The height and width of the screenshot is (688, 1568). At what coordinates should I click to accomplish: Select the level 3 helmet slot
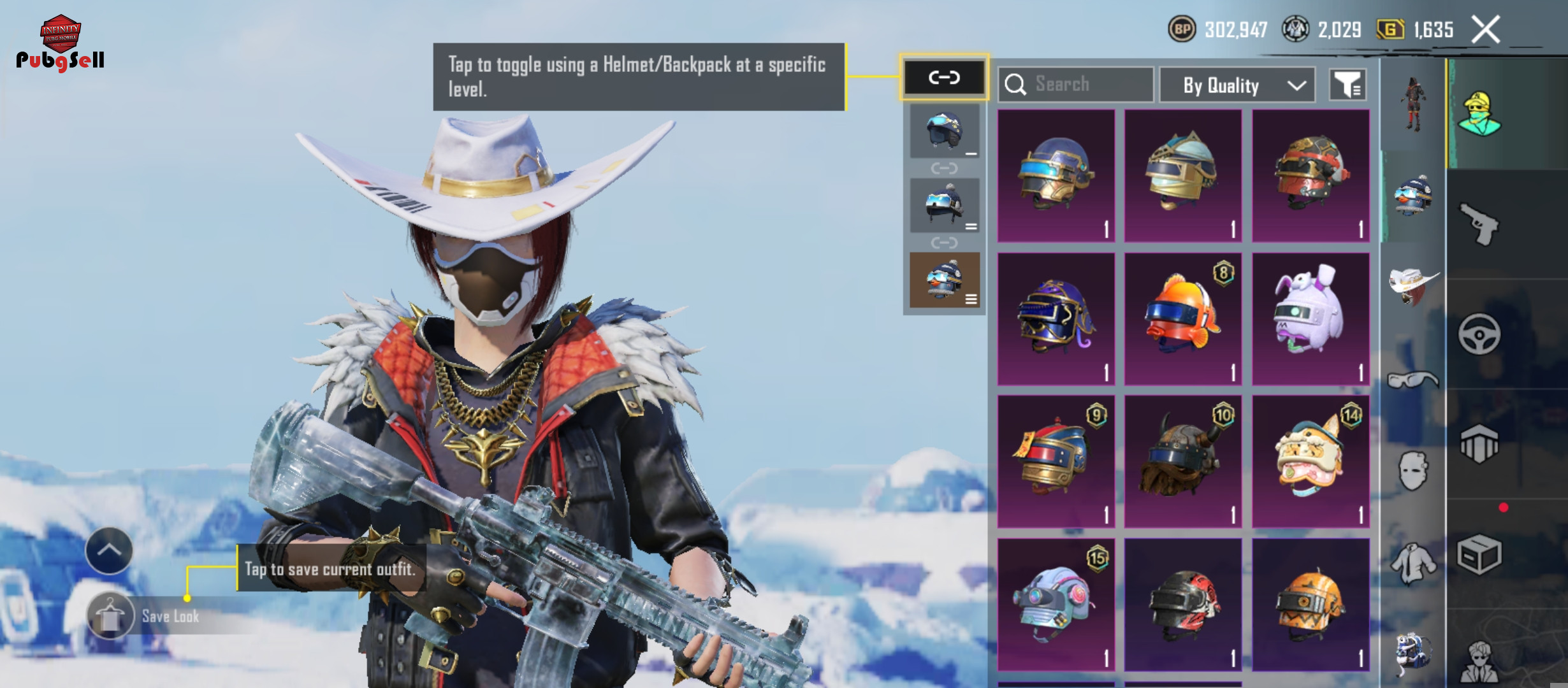pyautogui.click(x=944, y=280)
